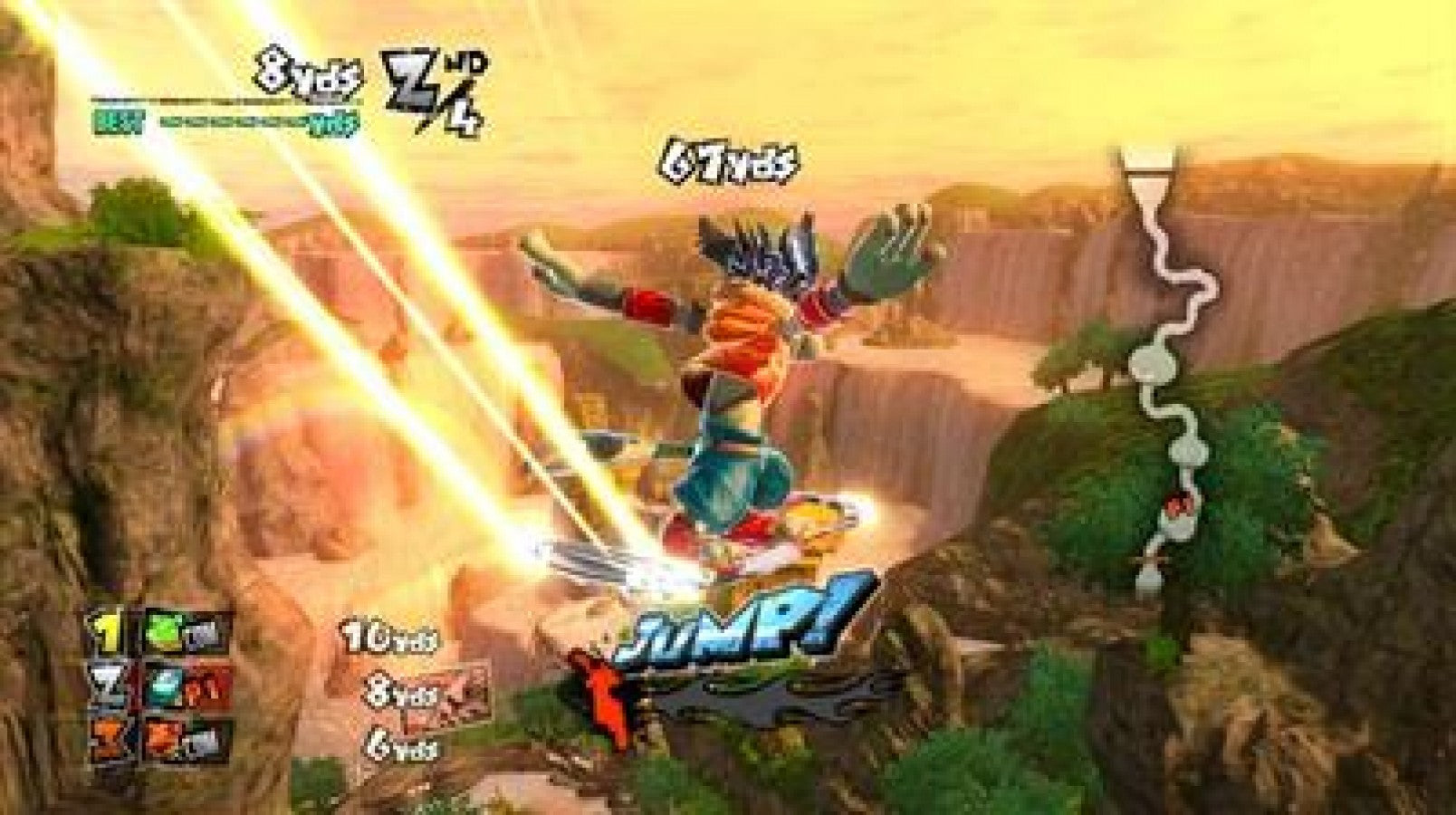The width and height of the screenshot is (1456, 815).
Task: Click the lowest checkpoint node on the course map
Action: pyautogui.click(x=1149, y=578)
